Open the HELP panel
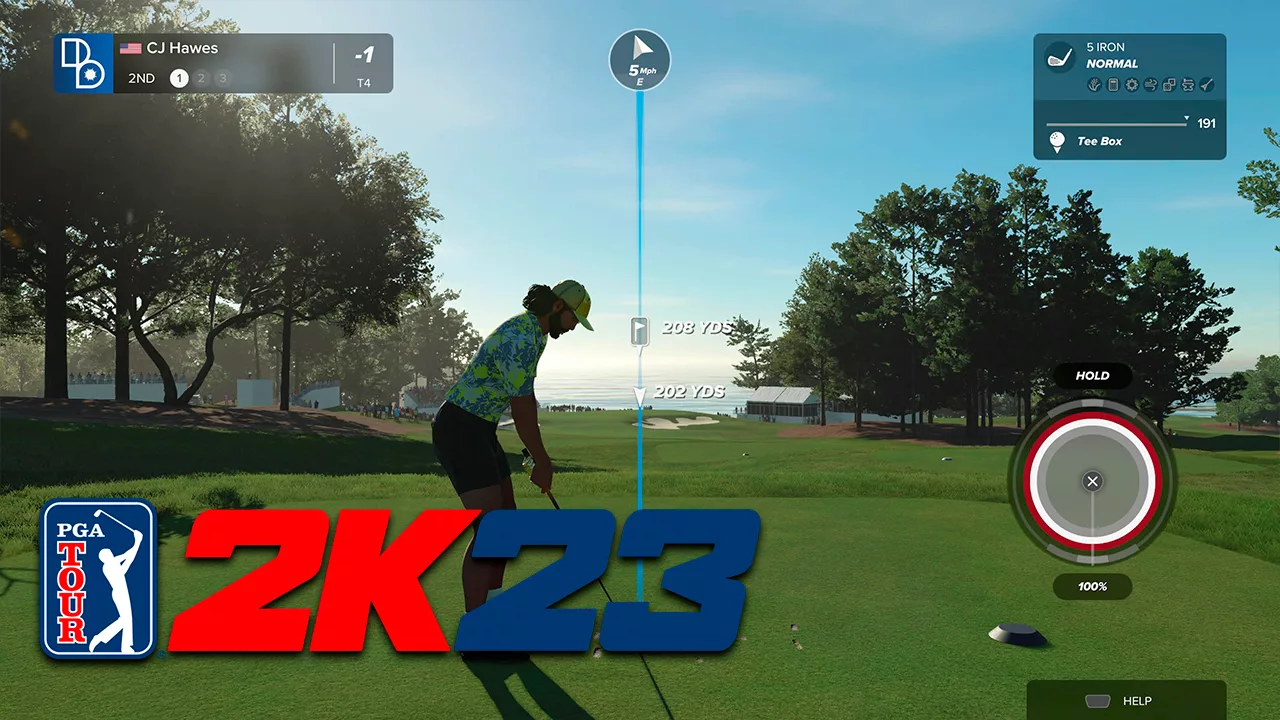 (x=1126, y=701)
